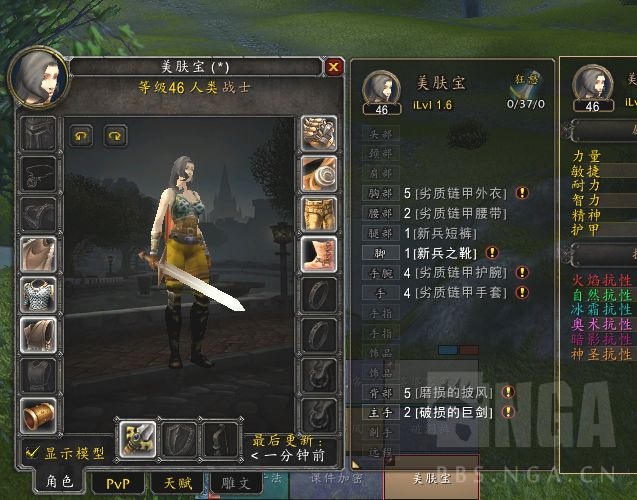
Task: Switch to the PvP tab
Action: (118, 481)
